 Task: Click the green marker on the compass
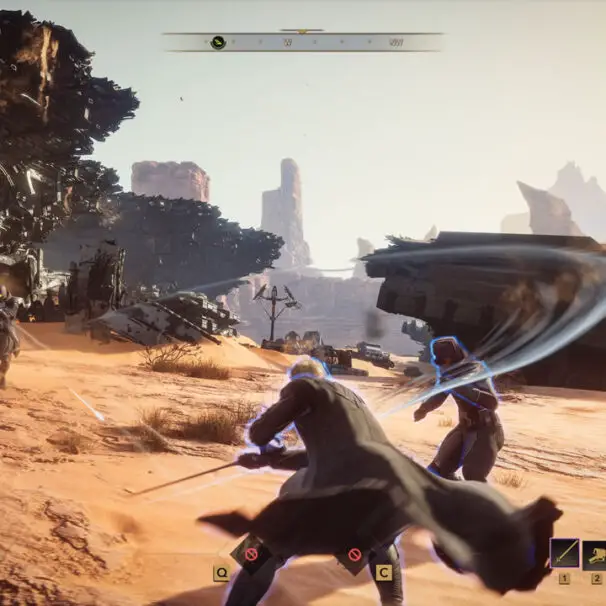(218, 42)
